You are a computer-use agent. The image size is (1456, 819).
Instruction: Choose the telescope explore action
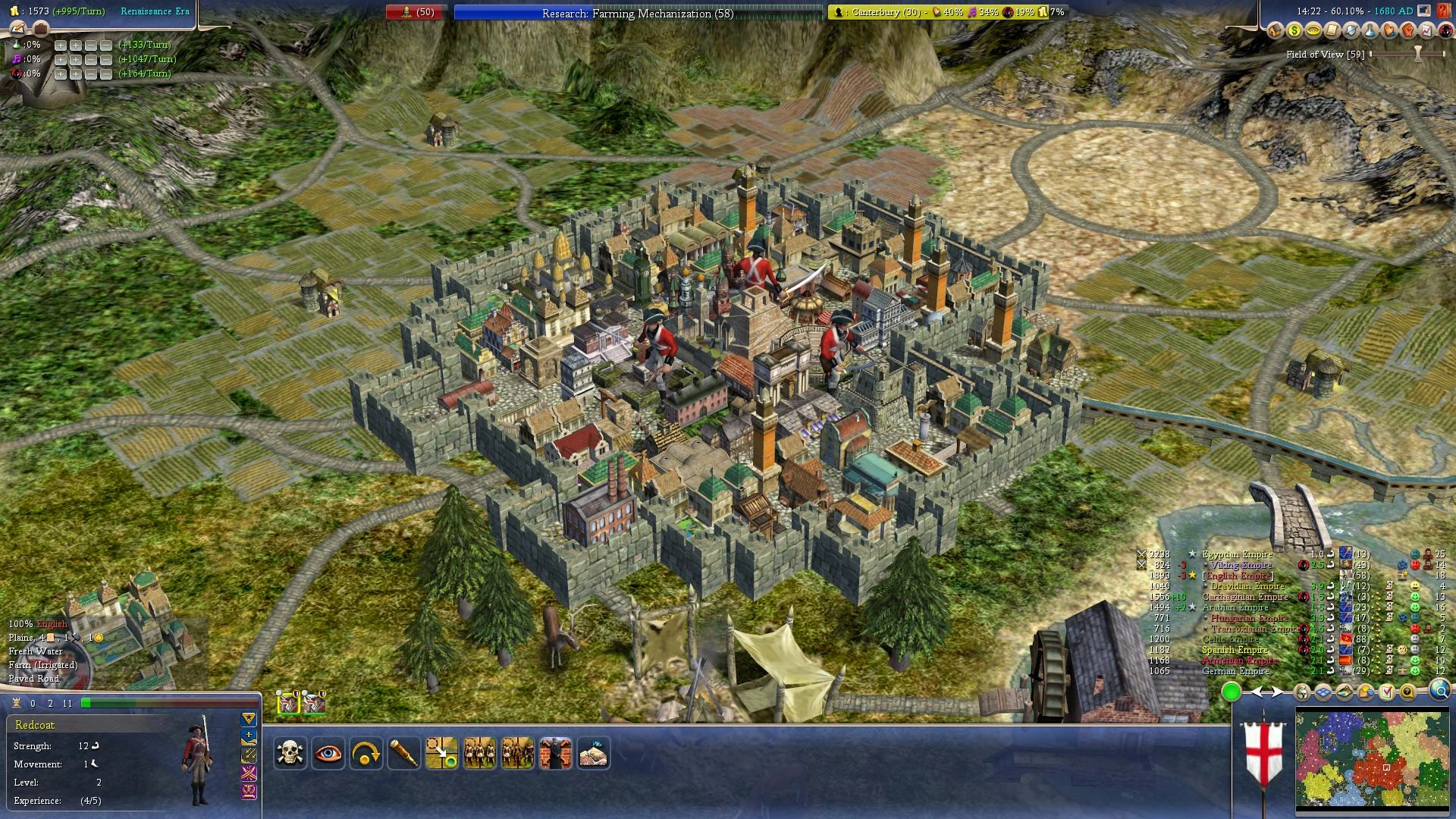coord(403,753)
